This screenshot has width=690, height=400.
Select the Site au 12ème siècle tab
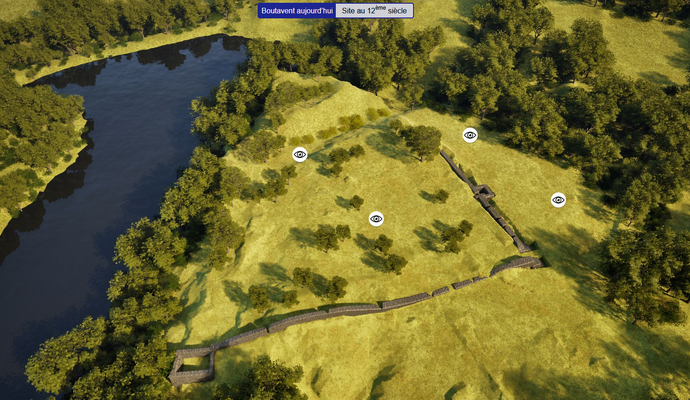click(x=374, y=10)
